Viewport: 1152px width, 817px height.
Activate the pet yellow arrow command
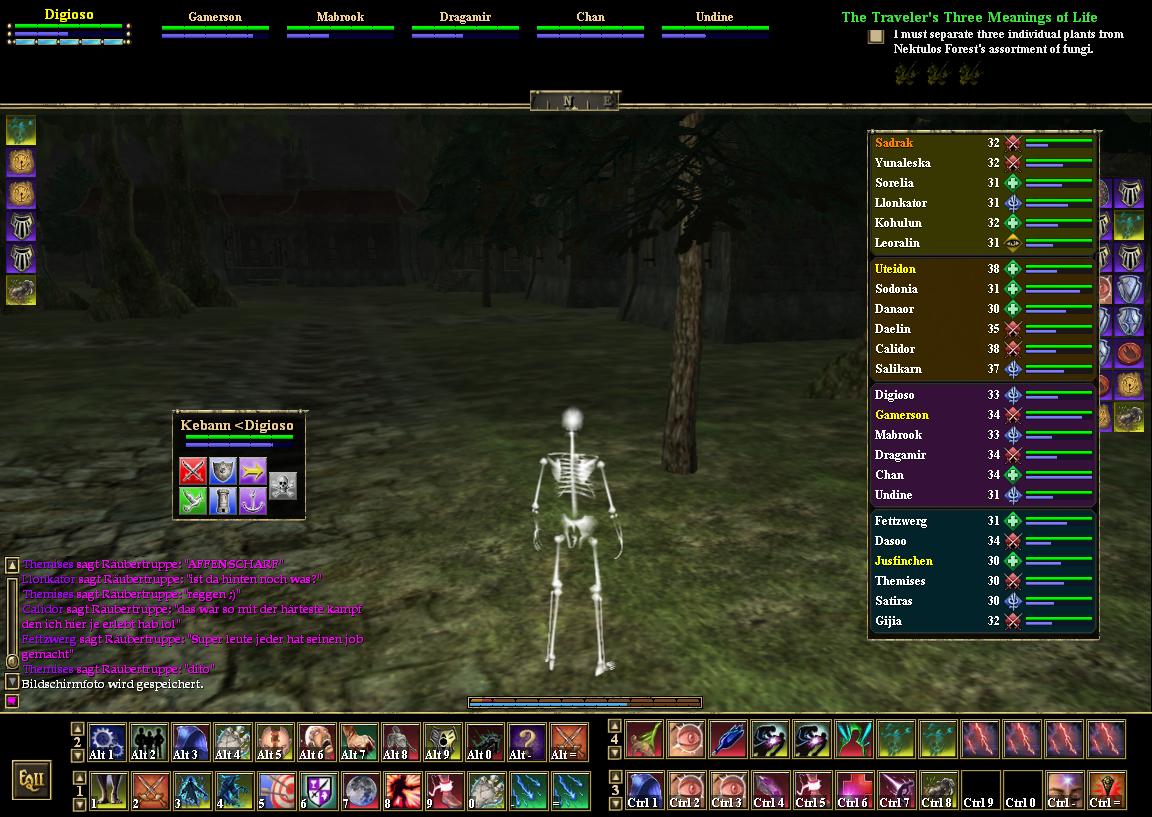(x=253, y=471)
